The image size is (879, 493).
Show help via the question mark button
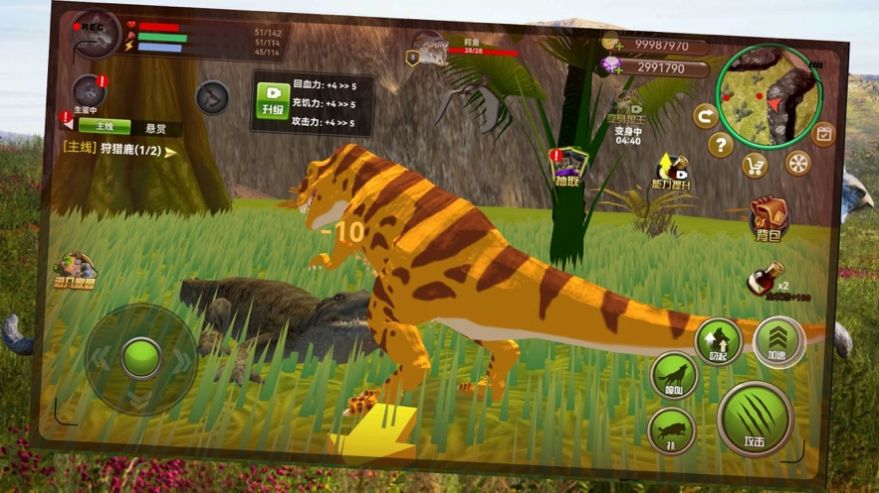click(x=720, y=145)
